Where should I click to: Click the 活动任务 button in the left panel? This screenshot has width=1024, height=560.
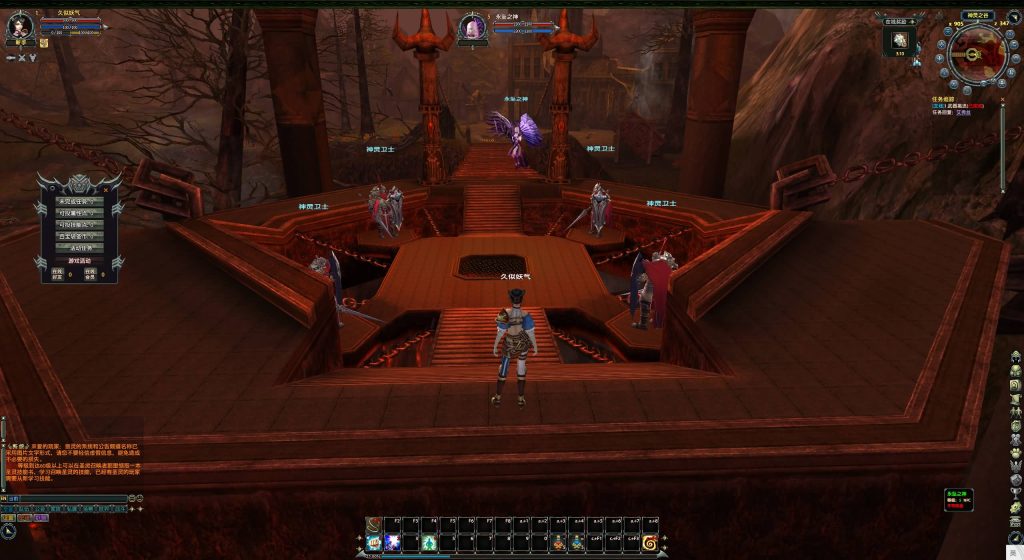(79, 247)
